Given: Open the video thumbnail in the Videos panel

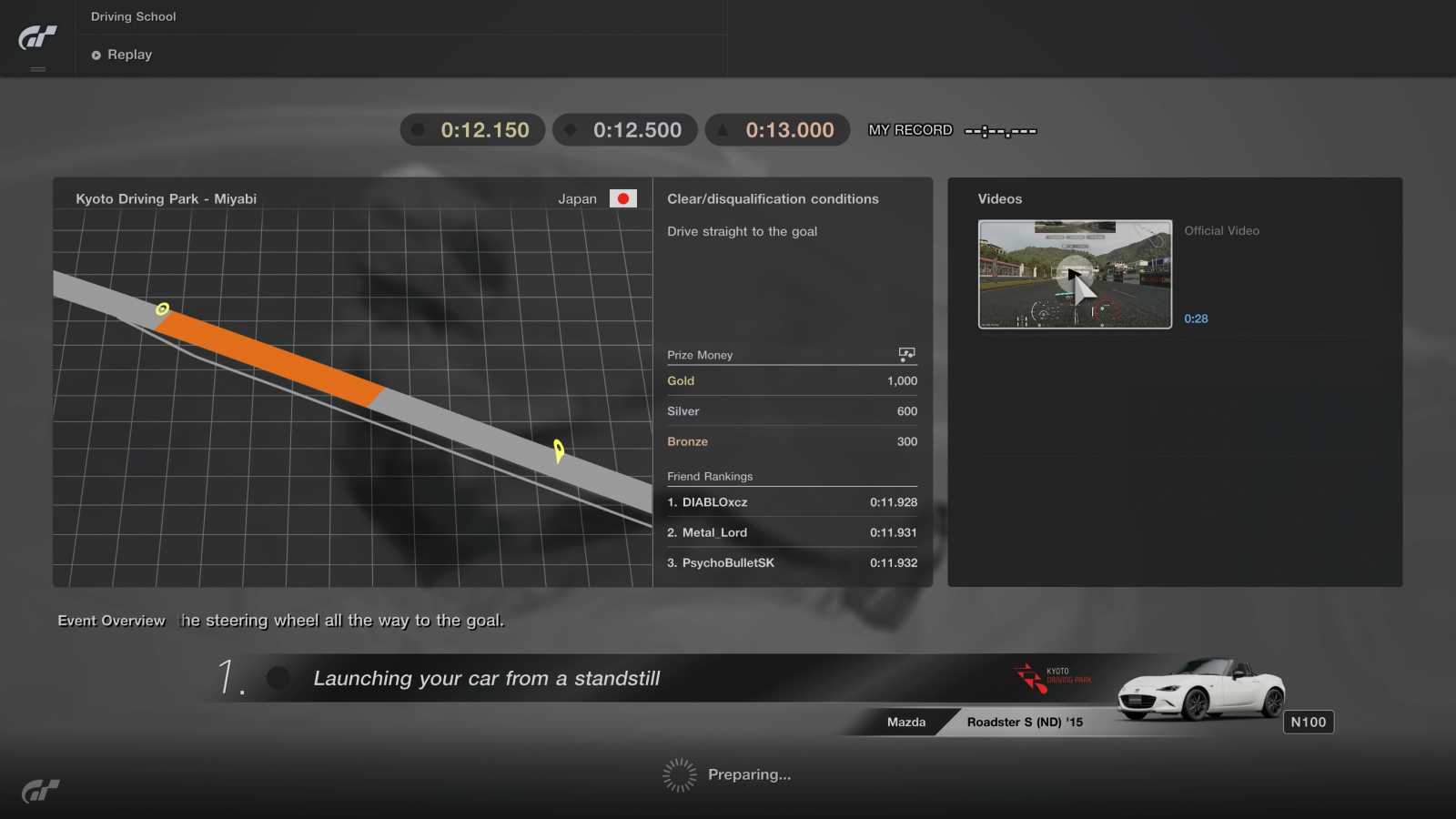Looking at the screenshot, I should click(x=1075, y=273).
